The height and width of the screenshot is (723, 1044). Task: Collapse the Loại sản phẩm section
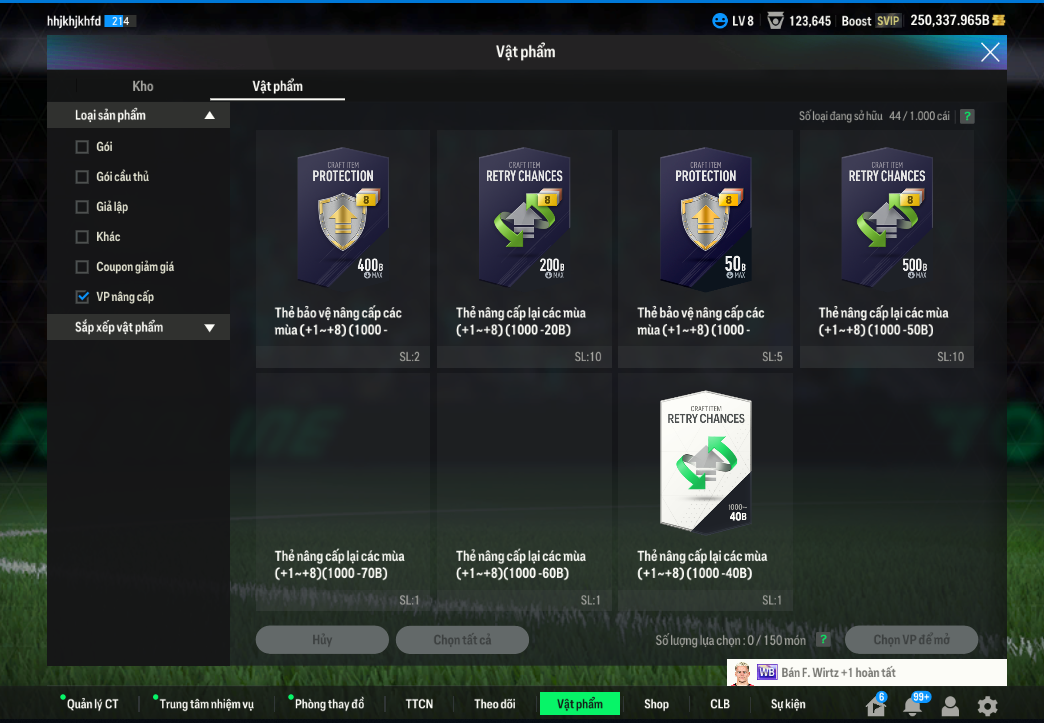pyautogui.click(x=209, y=115)
